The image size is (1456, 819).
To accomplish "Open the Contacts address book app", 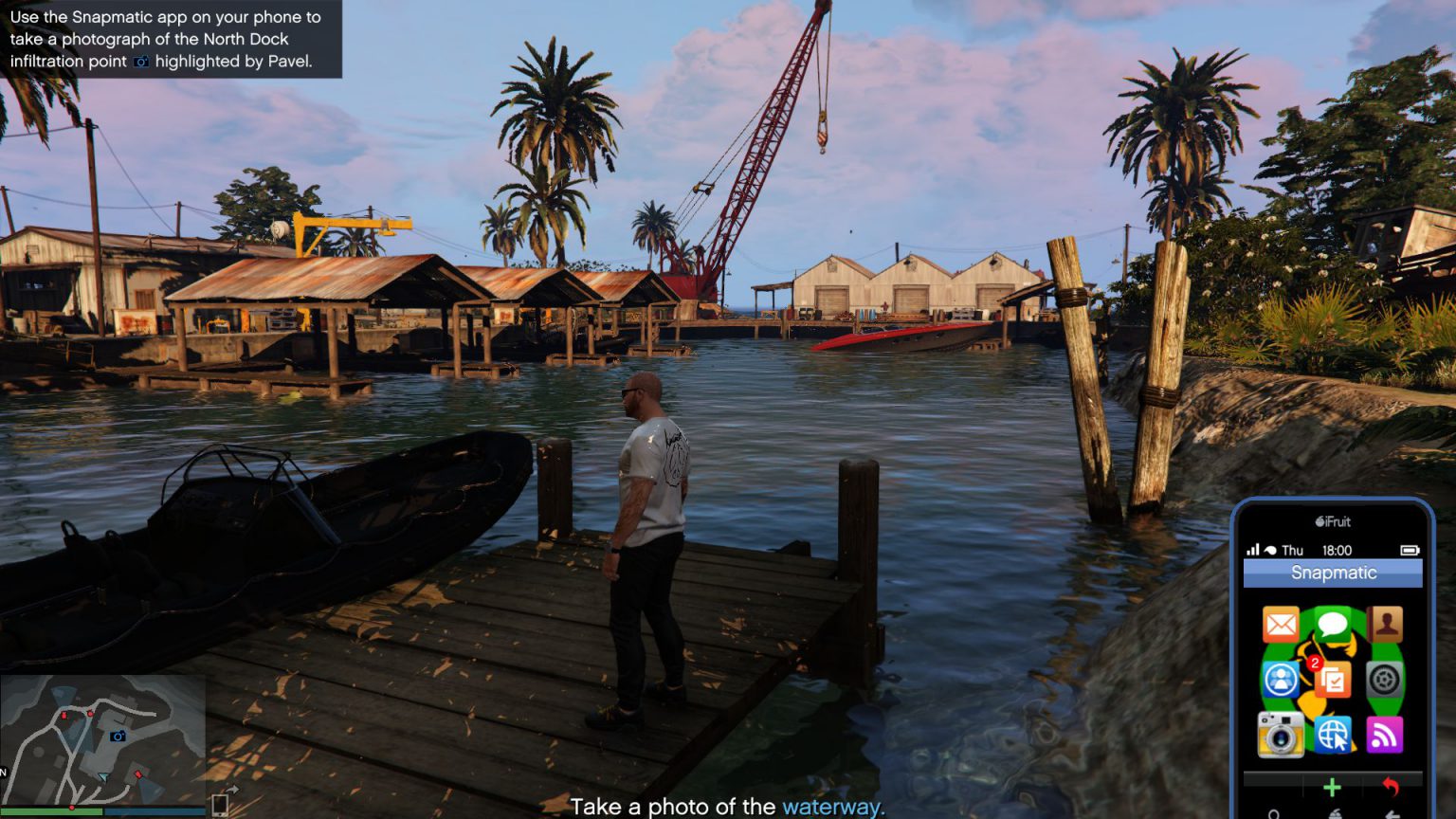I will (x=1384, y=624).
